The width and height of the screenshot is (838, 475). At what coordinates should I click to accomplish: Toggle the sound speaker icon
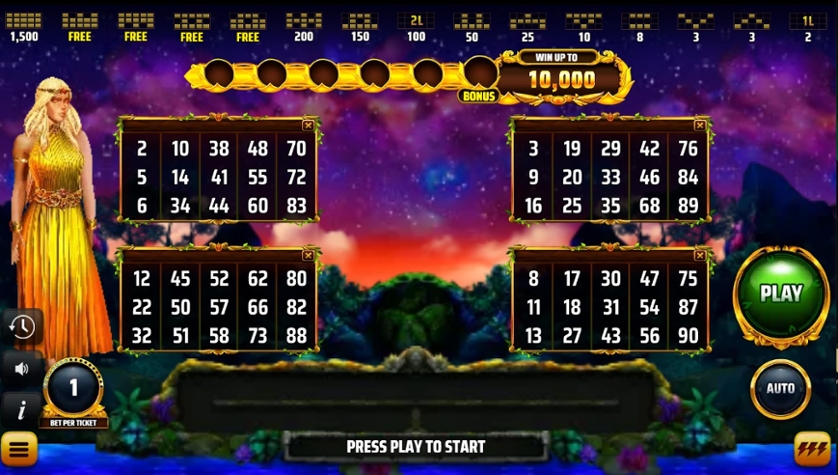[x=21, y=368]
